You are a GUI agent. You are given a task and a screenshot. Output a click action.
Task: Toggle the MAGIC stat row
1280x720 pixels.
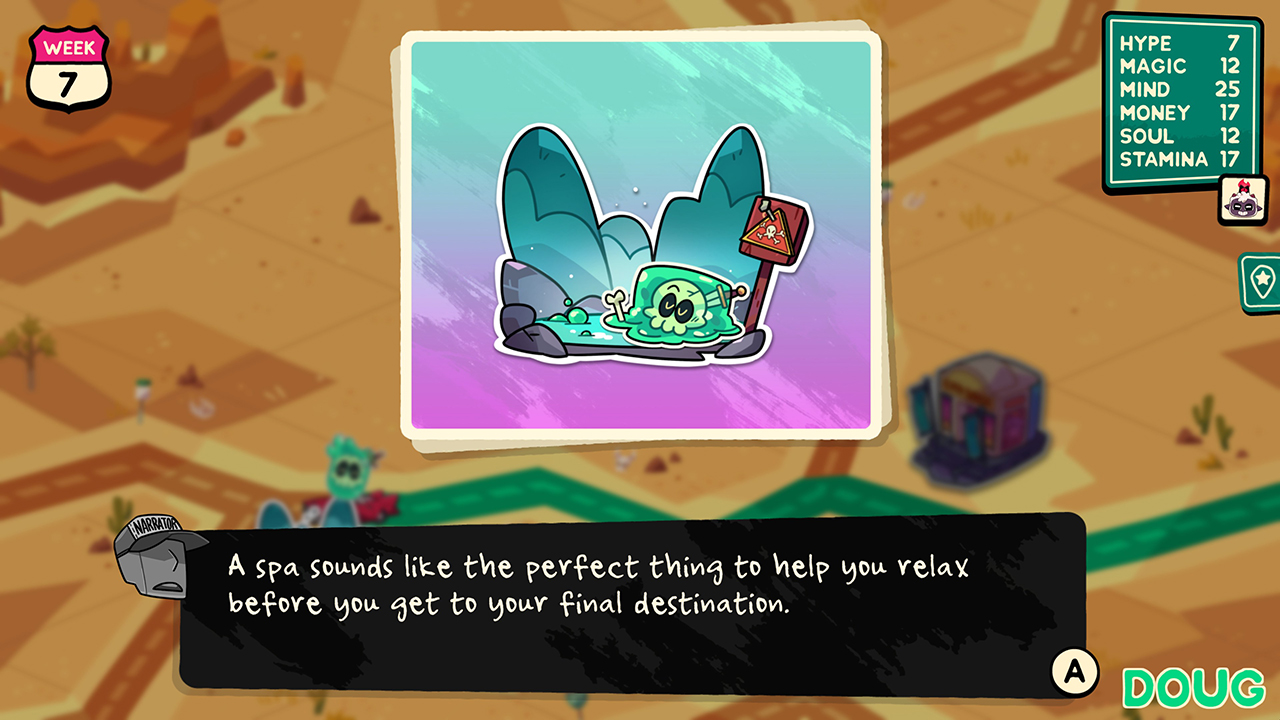point(1180,67)
